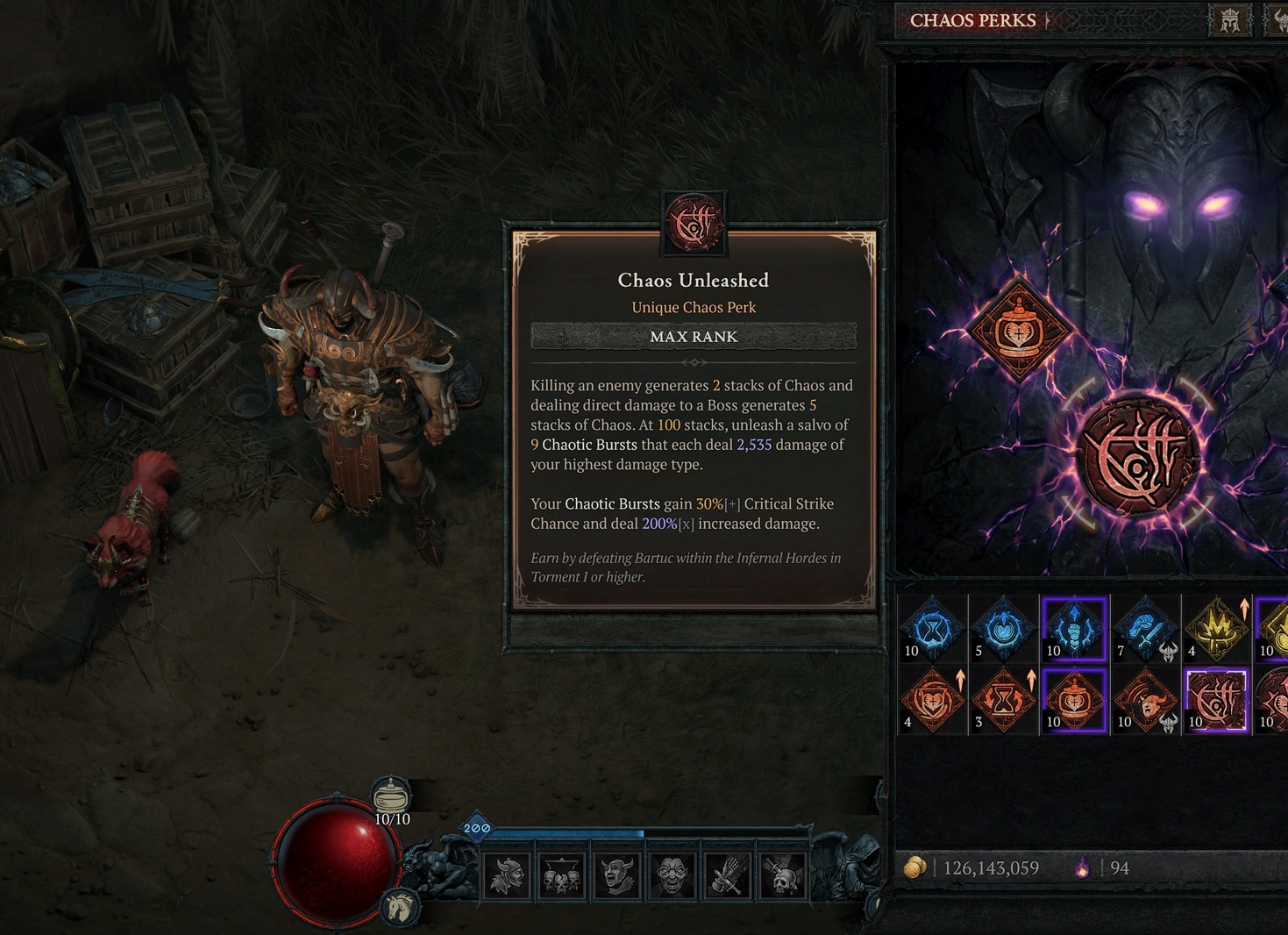Click the equipped potion-heart perk diamond
1288x935 pixels.
click(x=1019, y=328)
